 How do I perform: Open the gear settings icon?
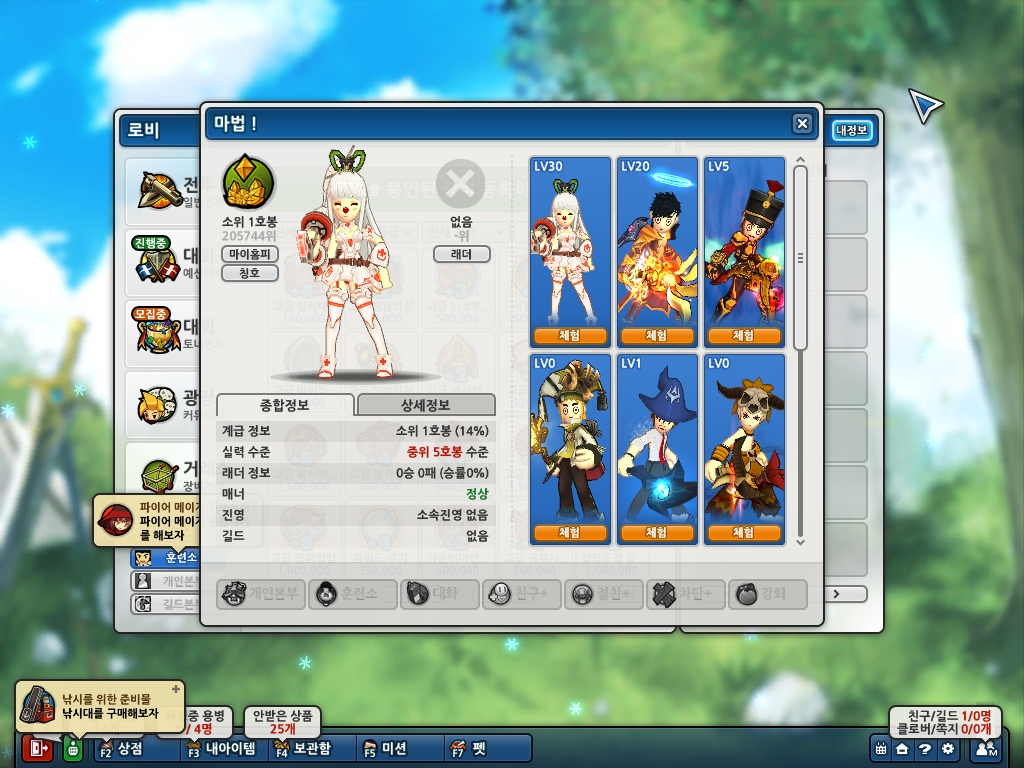click(x=947, y=749)
